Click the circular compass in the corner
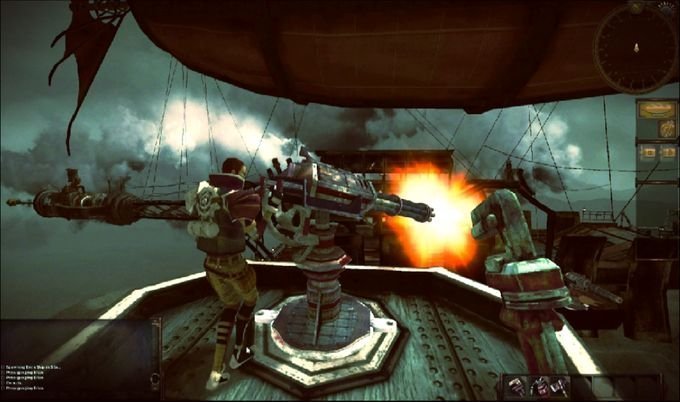This screenshot has width=680, height=402. [x=638, y=48]
